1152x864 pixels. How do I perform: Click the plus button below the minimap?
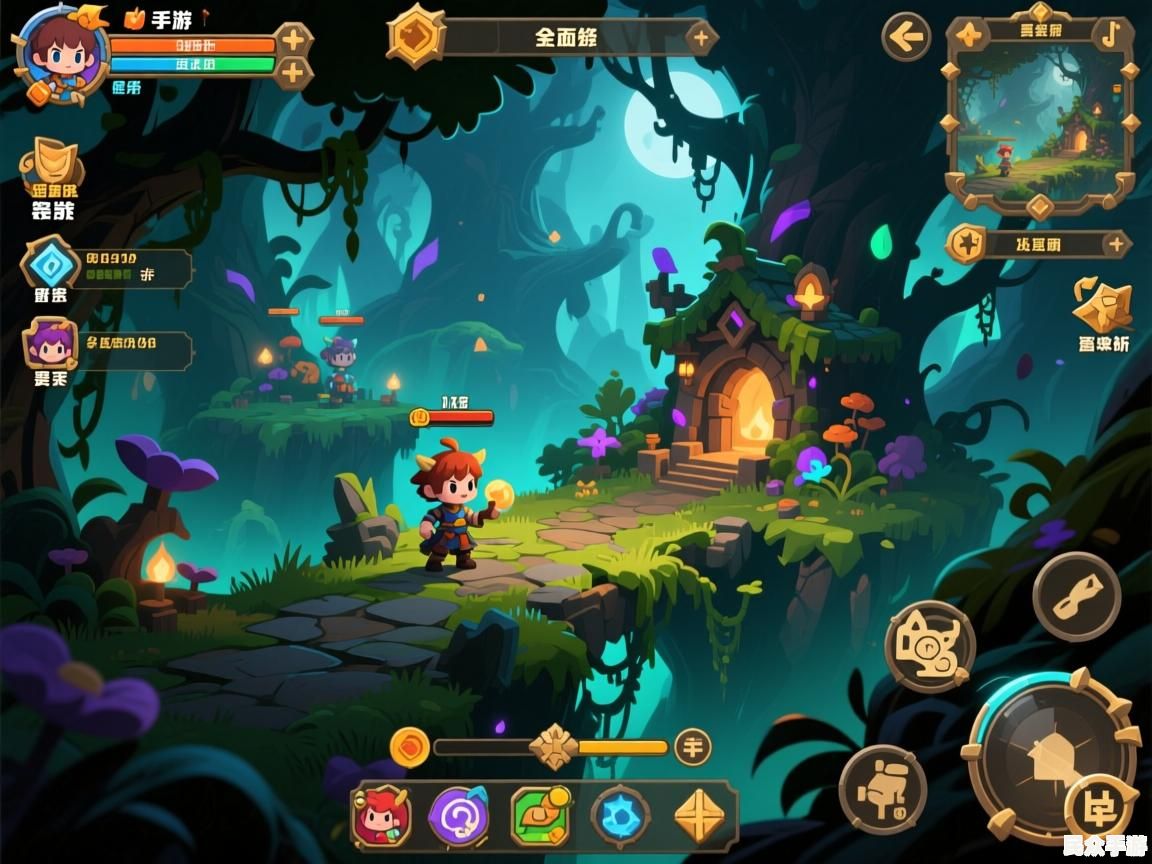[1115, 243]
